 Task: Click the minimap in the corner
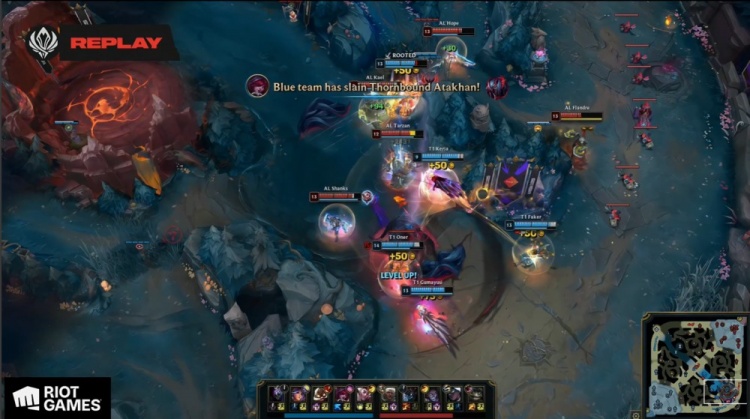point(693,366)
